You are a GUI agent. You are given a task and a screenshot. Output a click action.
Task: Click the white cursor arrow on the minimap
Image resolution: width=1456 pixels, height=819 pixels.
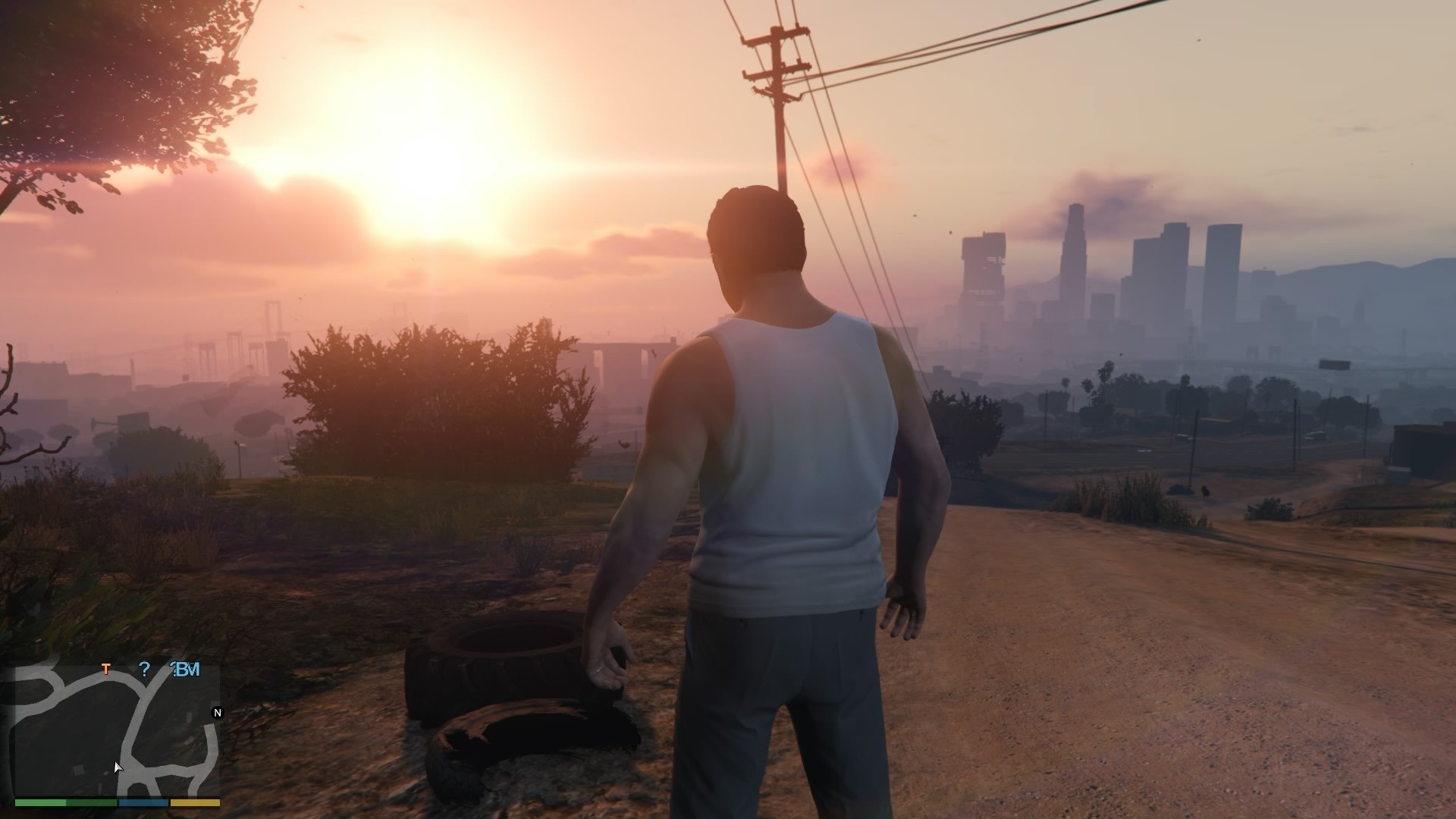pyautogui.click(x=118, y=767)
